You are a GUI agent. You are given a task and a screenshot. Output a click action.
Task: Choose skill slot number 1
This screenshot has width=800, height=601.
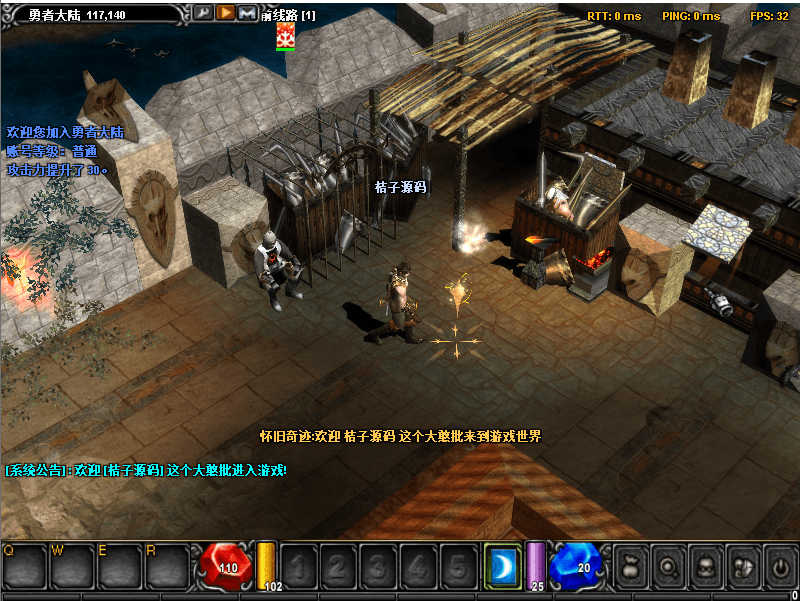298,567
